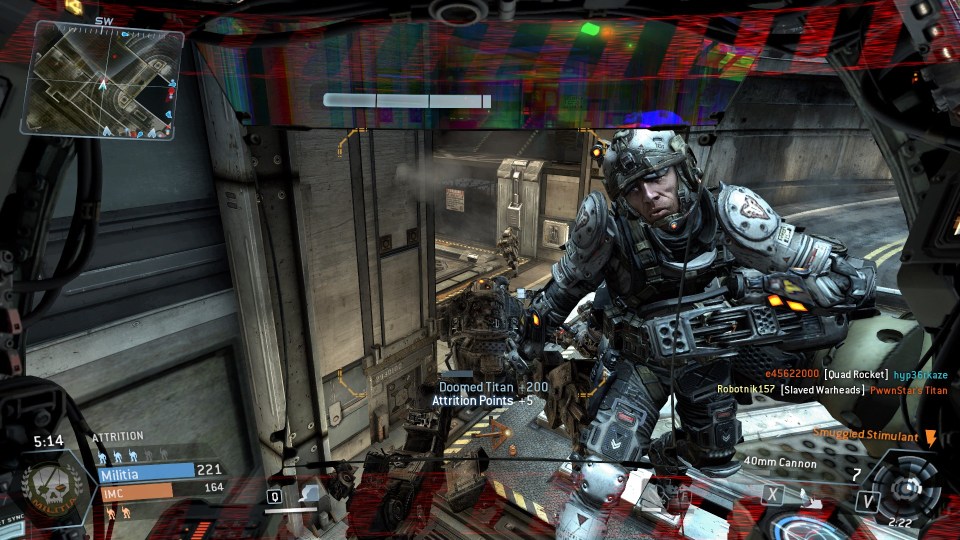Click the minimap radar display
Viewport: 960px width, 540px height.
pyautogui.click(x=106, y=82)
